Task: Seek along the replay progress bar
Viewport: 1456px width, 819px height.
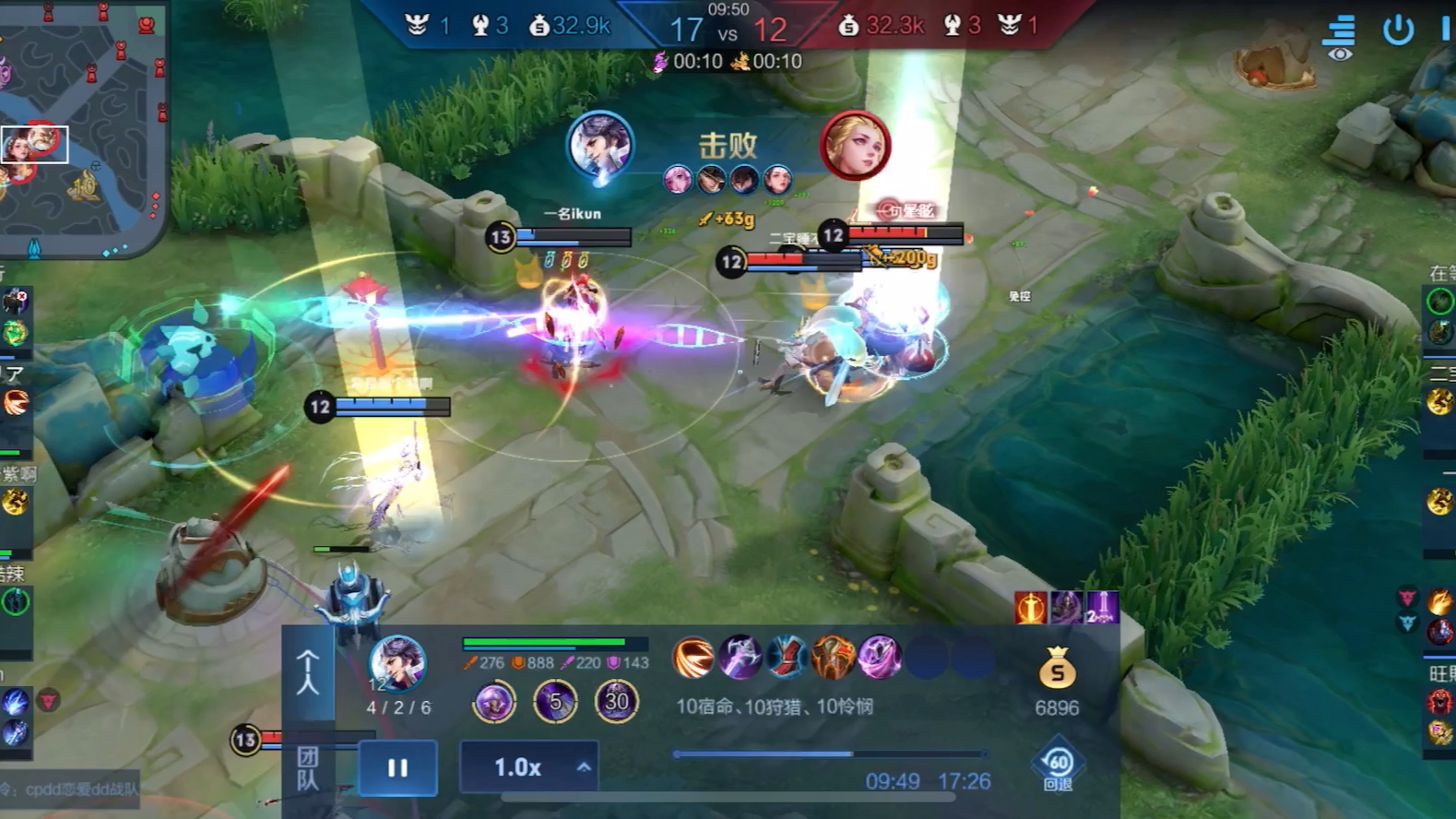Action: coord(830,754)
